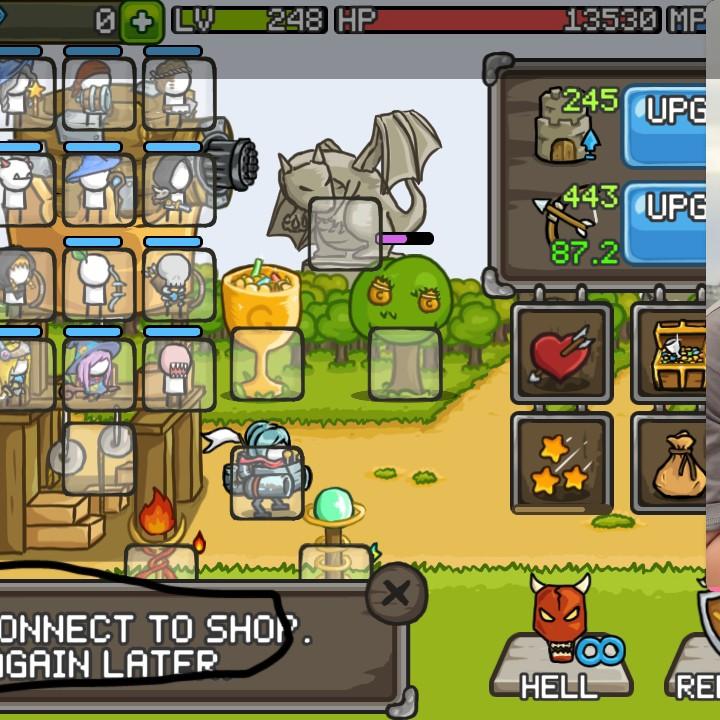Select the armored knight leader slot
The image size is (720, 720).
266,482
